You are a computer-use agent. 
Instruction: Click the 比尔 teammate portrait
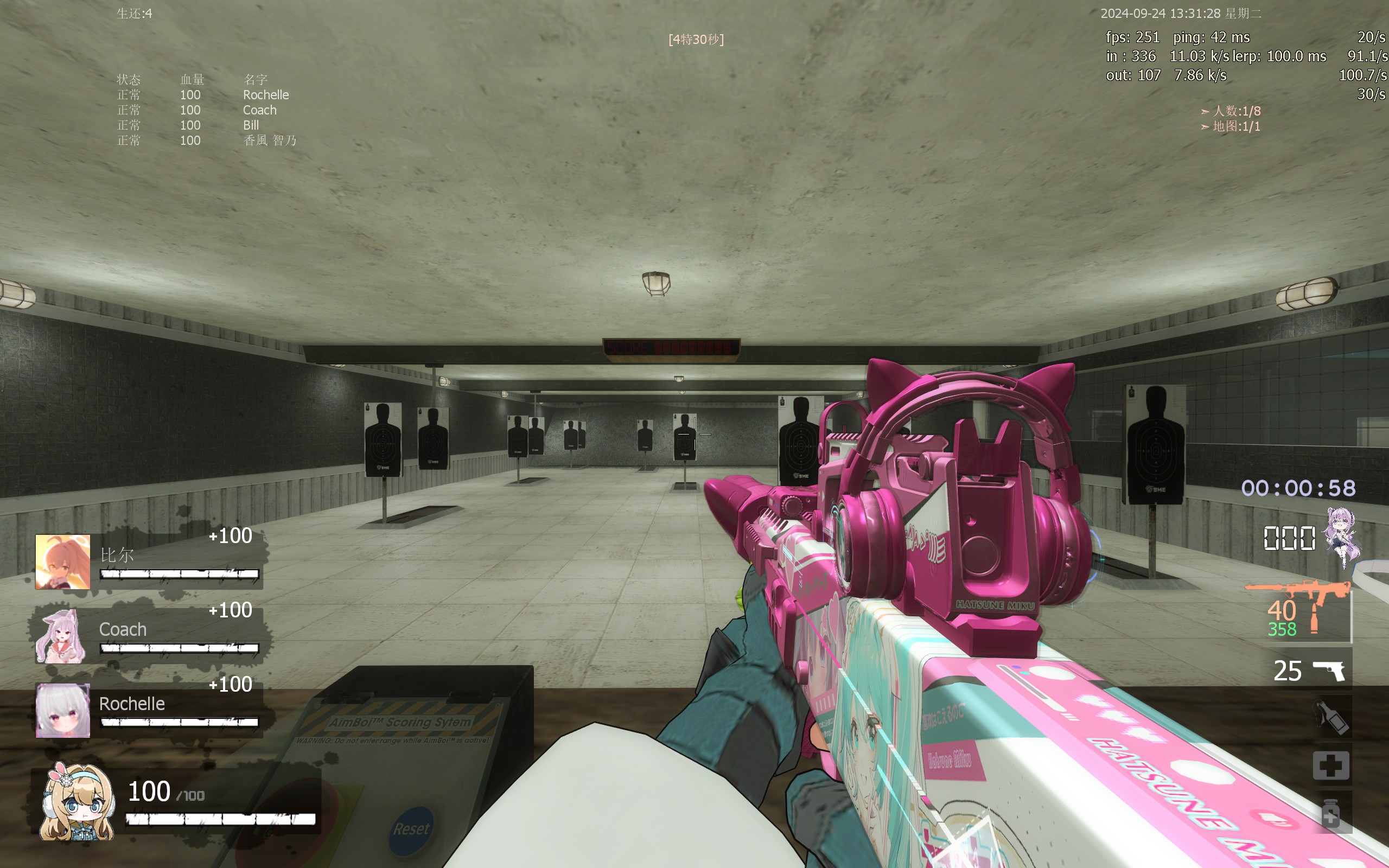tap(62, 561)
